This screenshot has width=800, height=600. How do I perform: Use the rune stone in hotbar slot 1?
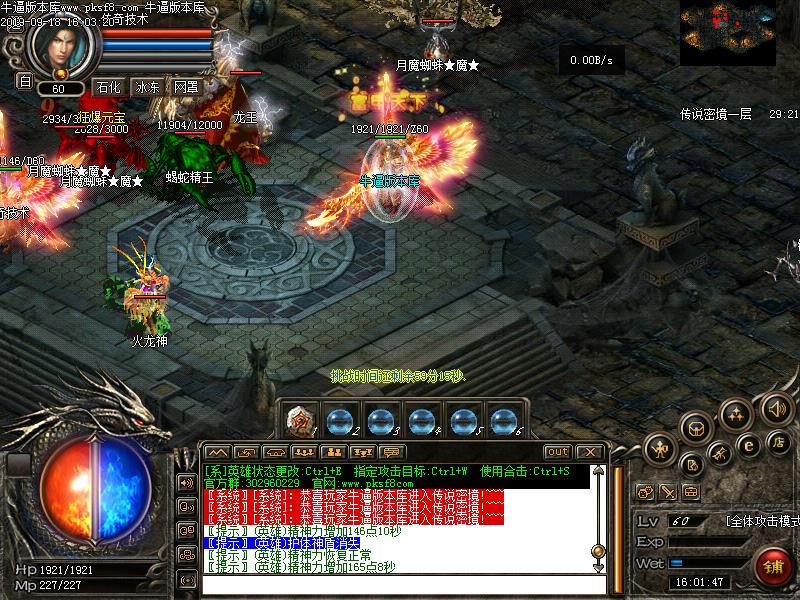click(x=300, y=421)
